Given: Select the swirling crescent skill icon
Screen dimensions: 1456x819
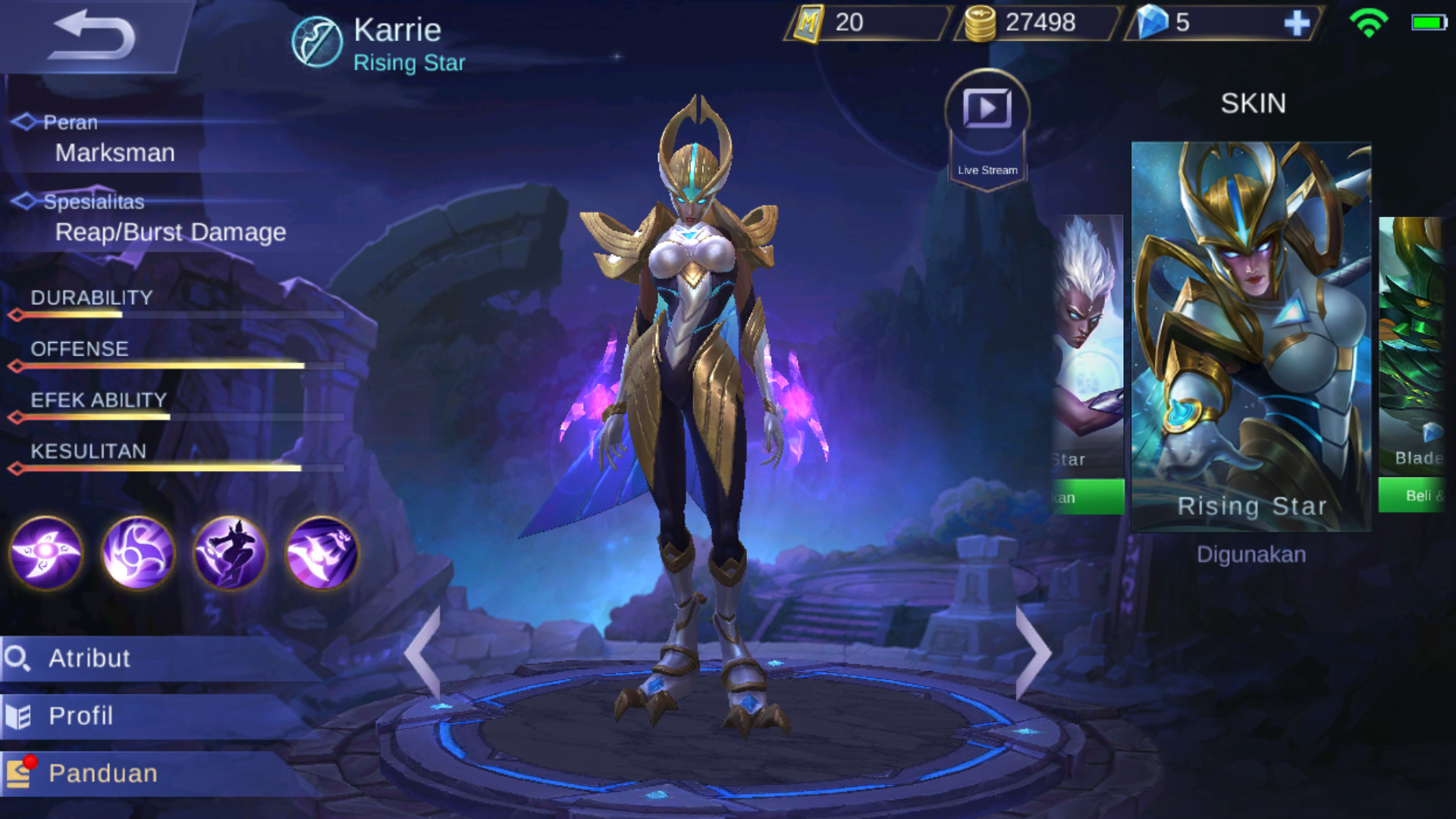Looking at the screenshot, I should (x=138, y=553).
